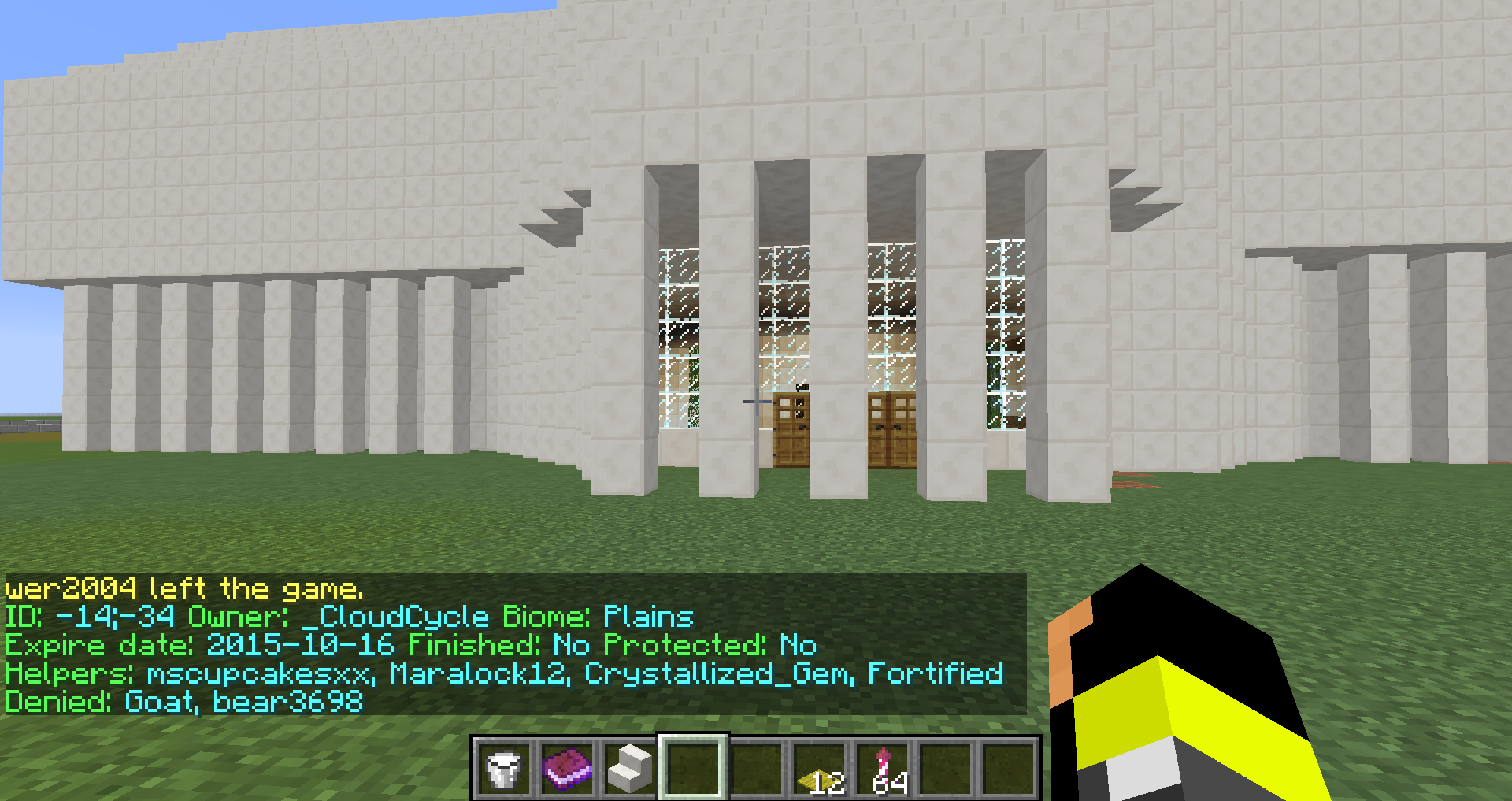The image size is (1512, 801).
Task: Choose the quartz stairs hotbar slot
Action: [x=630, y=768]
